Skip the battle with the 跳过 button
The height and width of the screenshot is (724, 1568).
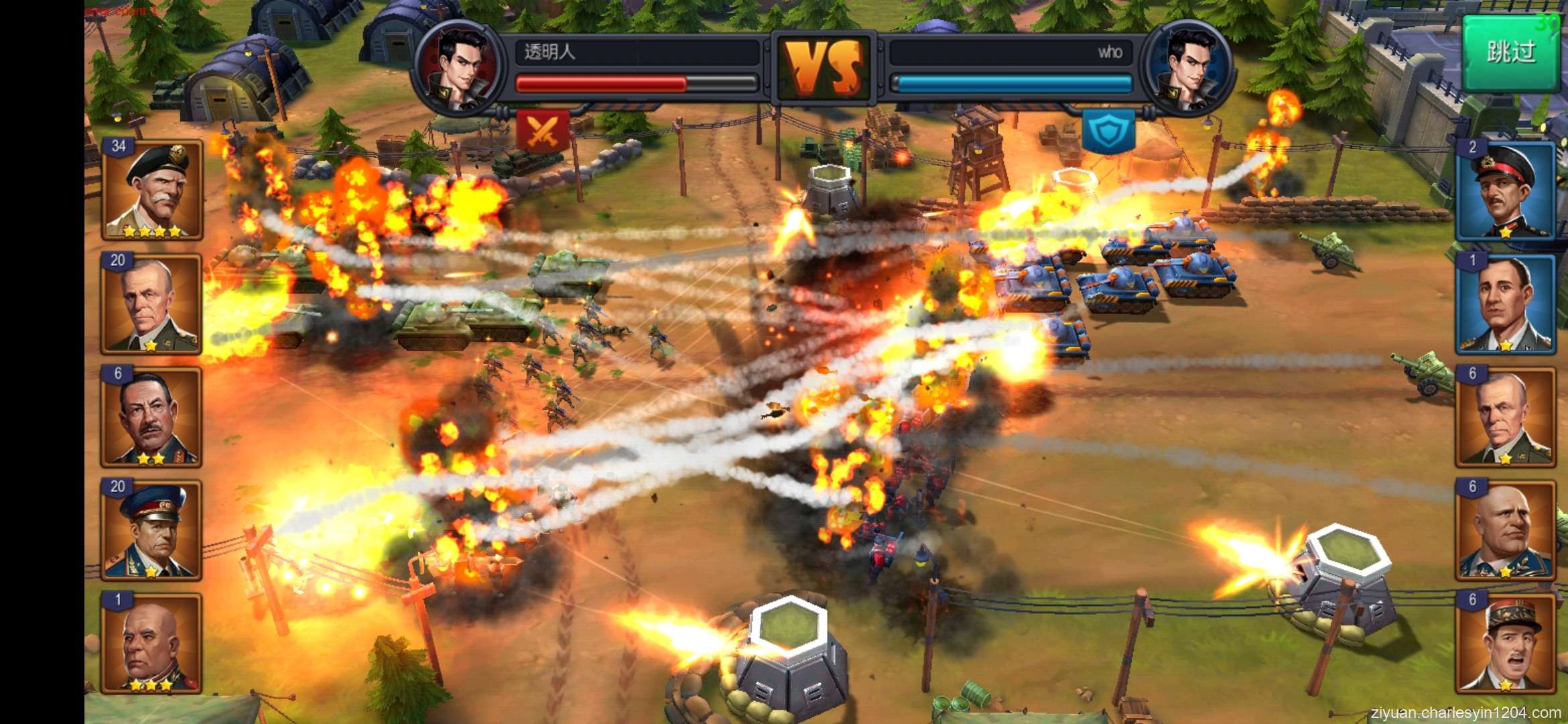1510,52
